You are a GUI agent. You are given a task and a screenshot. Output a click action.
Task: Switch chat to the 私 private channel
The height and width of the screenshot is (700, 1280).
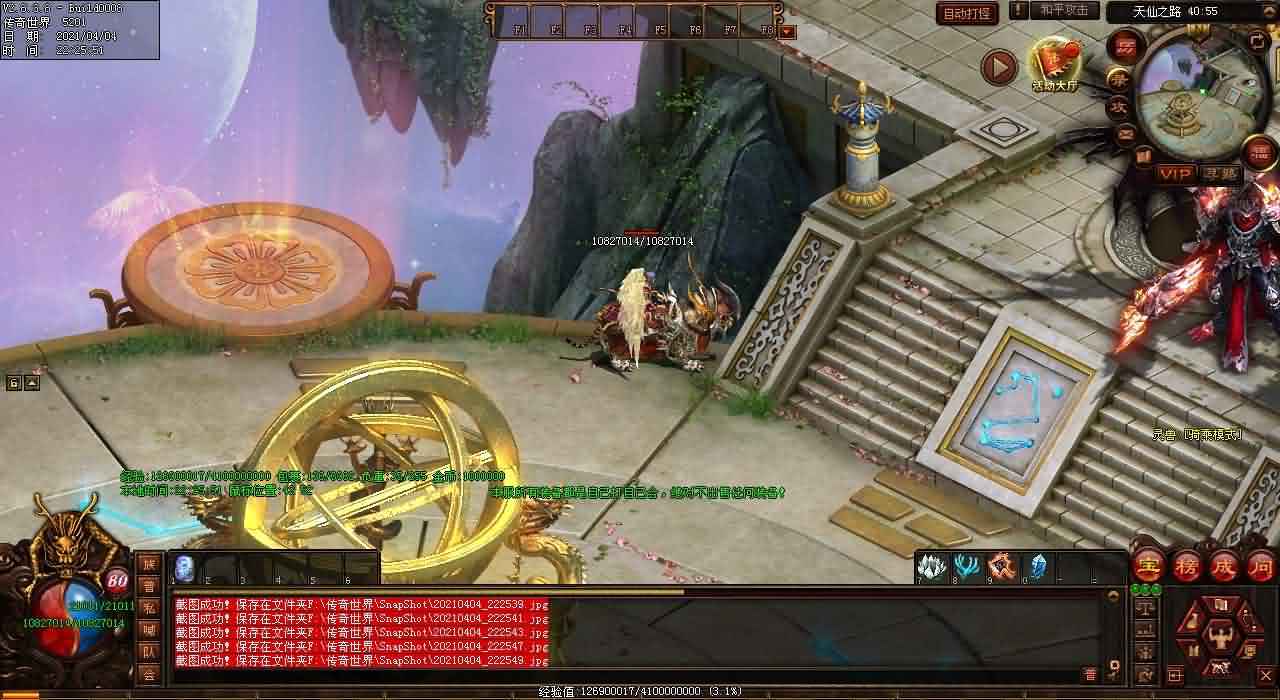148,608
